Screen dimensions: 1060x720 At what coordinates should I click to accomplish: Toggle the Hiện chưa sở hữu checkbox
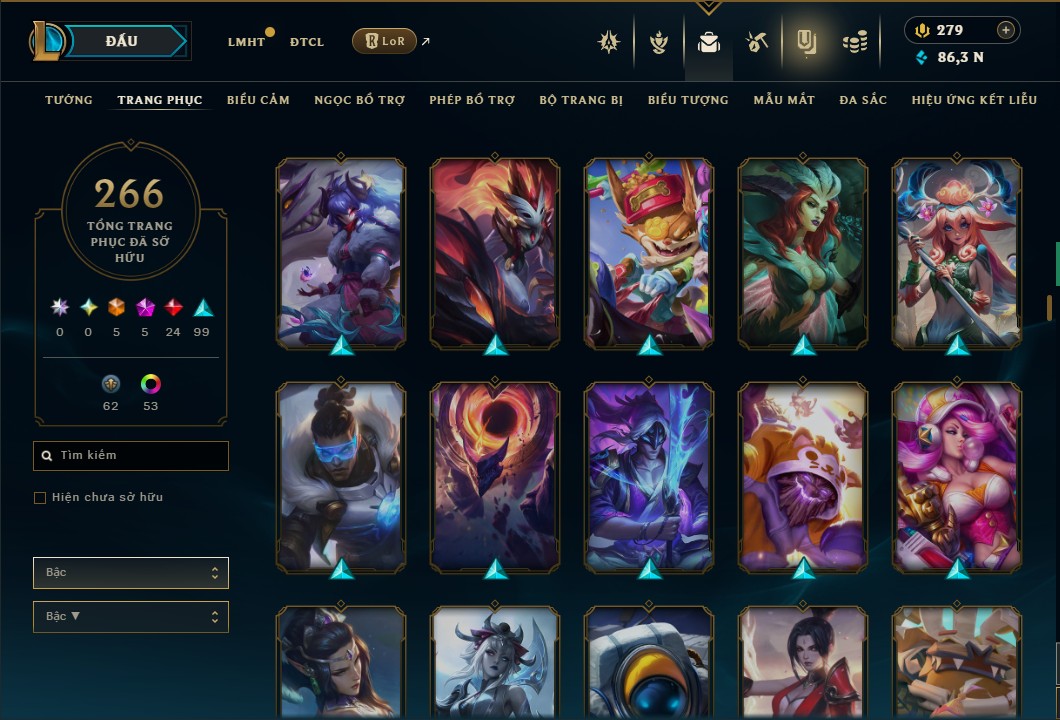click(40, 498)
